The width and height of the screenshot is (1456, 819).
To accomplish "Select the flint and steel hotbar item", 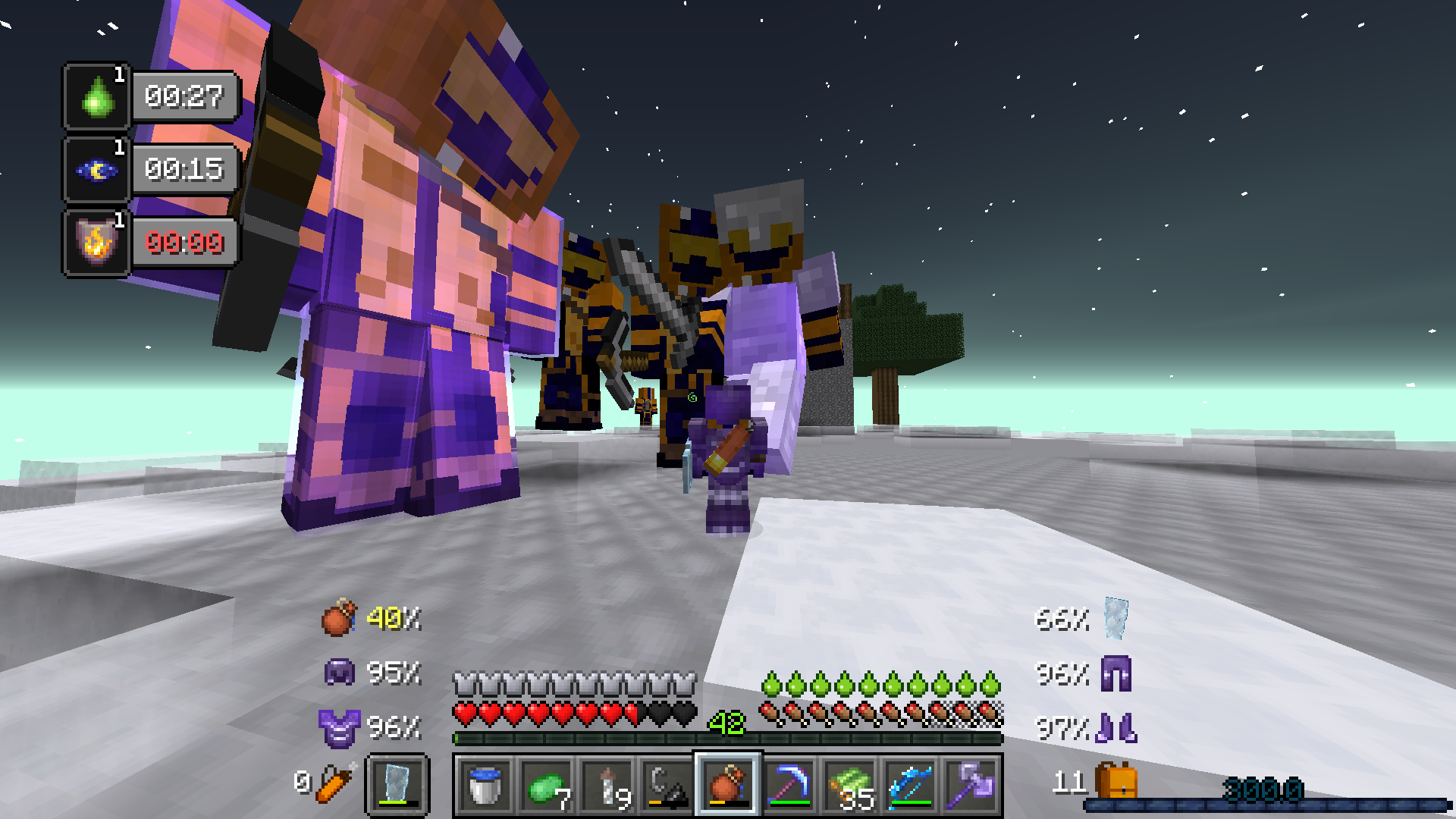I will pos(669,785).
